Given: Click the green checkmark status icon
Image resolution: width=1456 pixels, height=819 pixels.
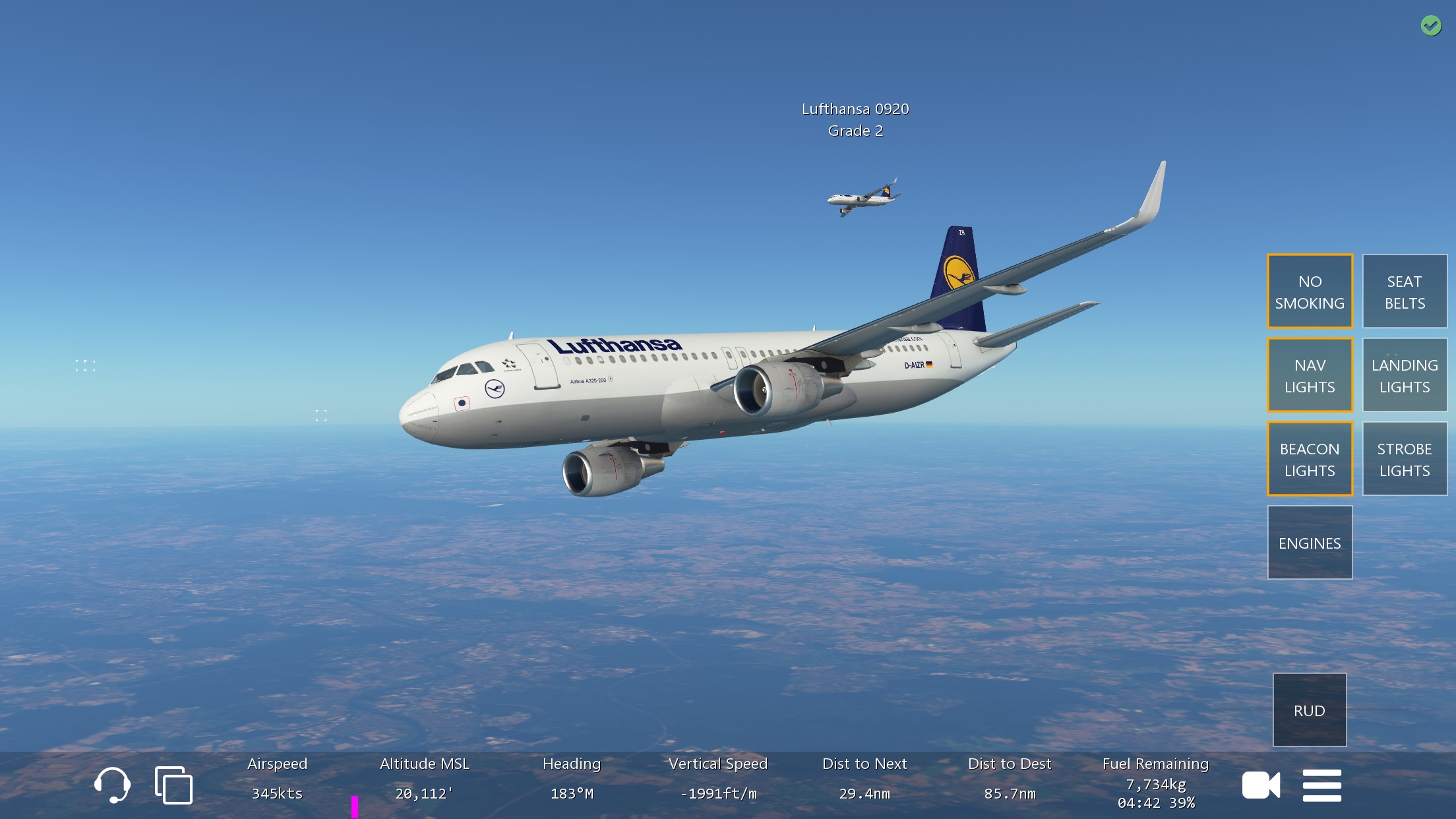Looking at the screenshot, I should pos(1431,26).
